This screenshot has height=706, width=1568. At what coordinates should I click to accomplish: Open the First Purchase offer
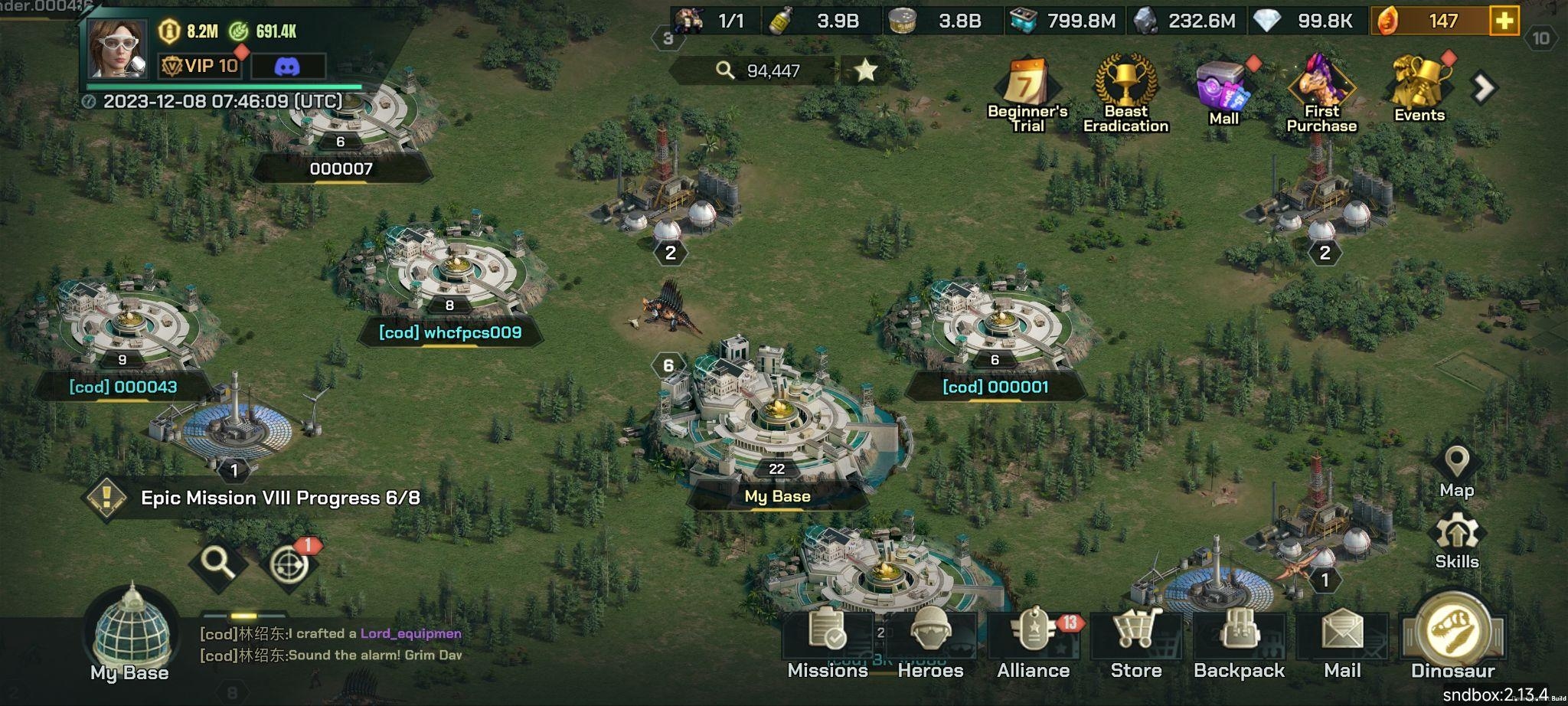point(1321,93)
